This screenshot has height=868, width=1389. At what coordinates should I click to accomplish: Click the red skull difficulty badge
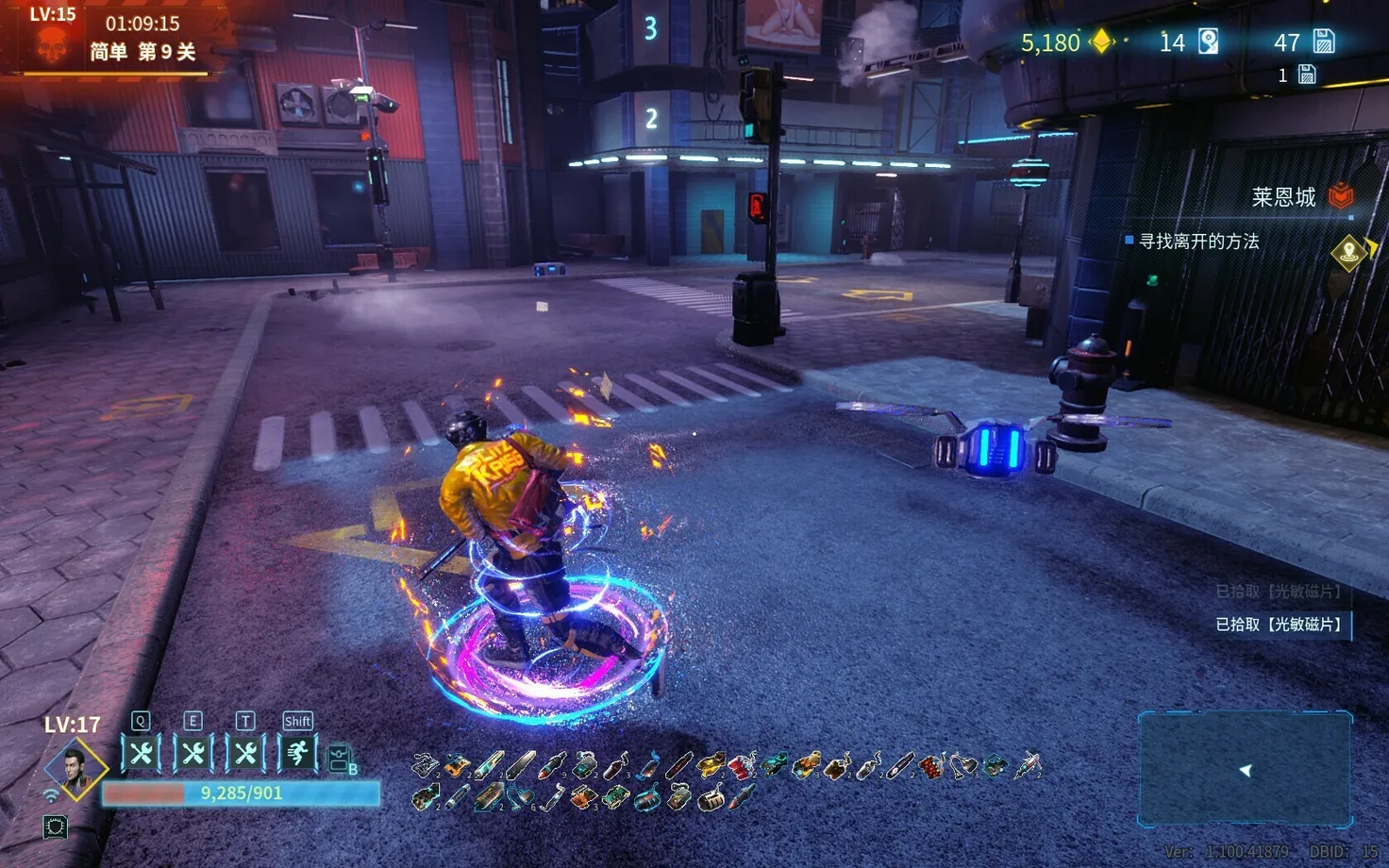click(x=52, y=44)
